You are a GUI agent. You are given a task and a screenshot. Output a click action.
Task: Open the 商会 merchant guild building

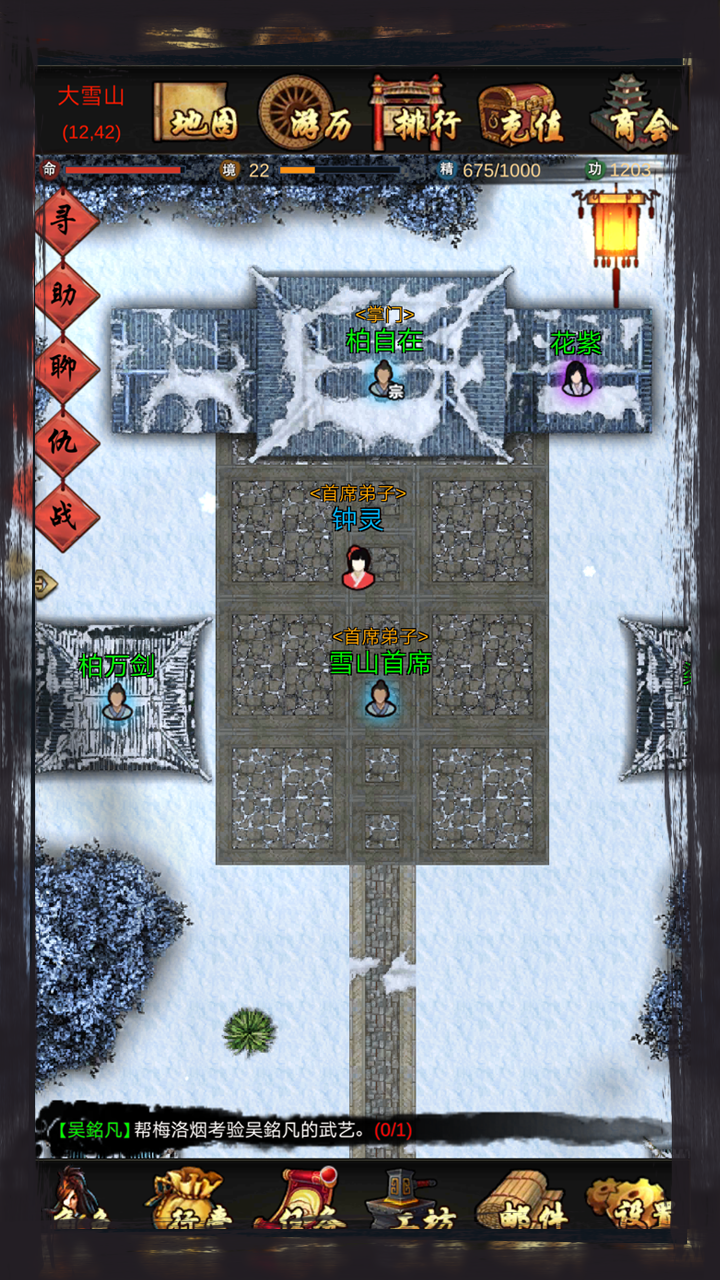pyautogui.click(x=634, y=115)
